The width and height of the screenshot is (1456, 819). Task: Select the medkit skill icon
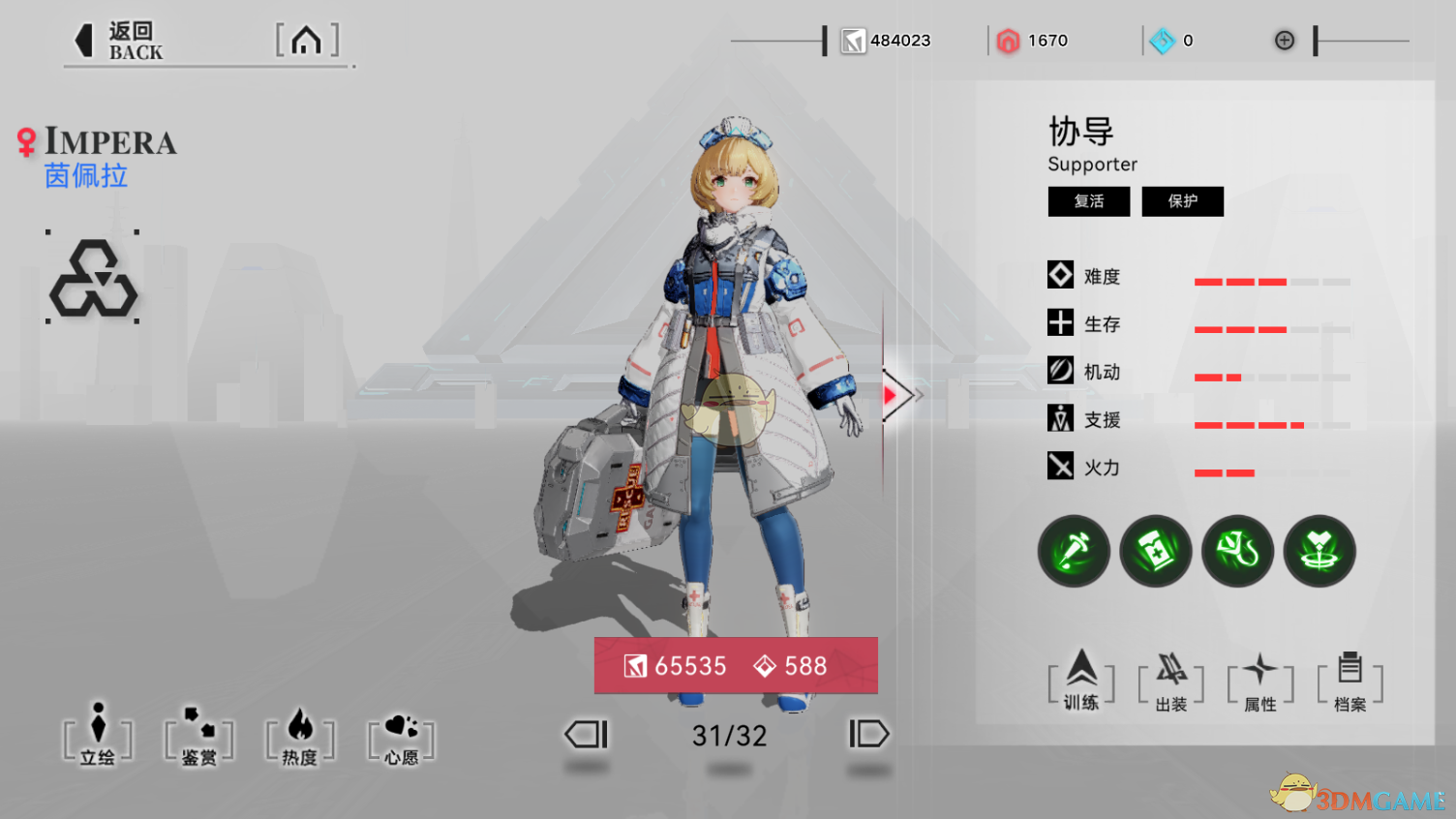coord(1156,551)
